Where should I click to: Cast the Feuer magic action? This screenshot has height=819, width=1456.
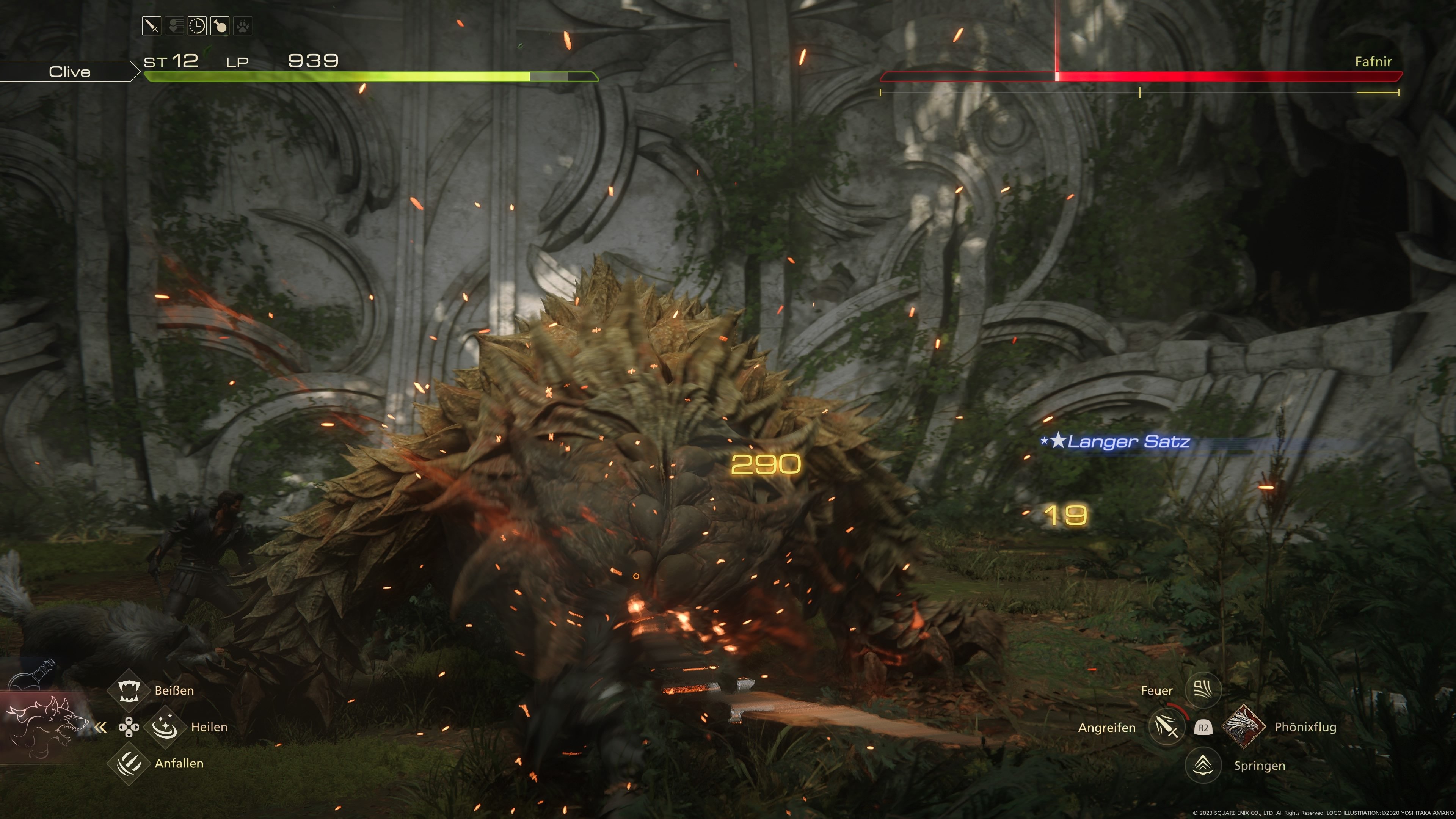[x=1203, y=690]
